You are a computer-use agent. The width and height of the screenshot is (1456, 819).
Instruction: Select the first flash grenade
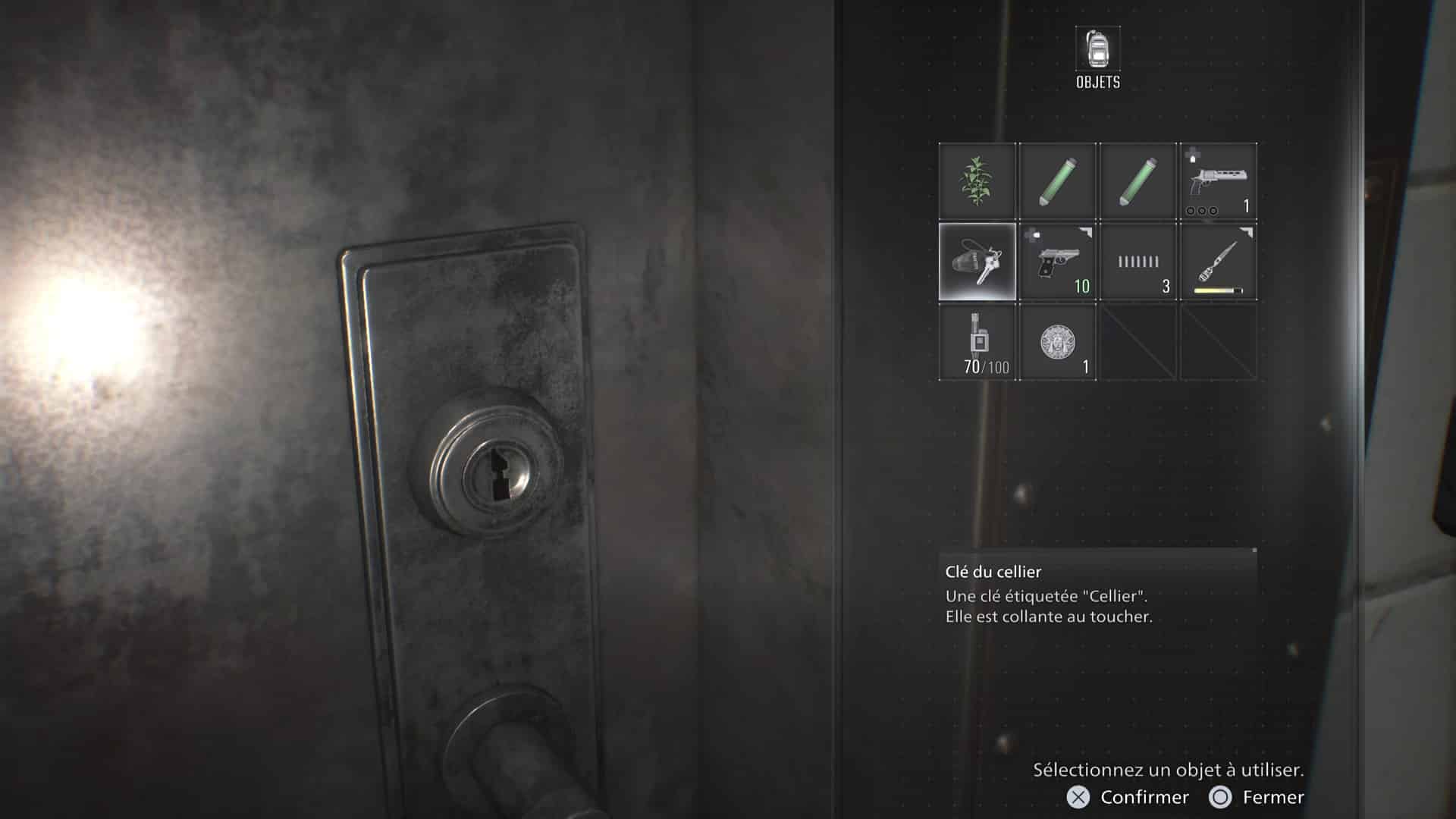1058,182
